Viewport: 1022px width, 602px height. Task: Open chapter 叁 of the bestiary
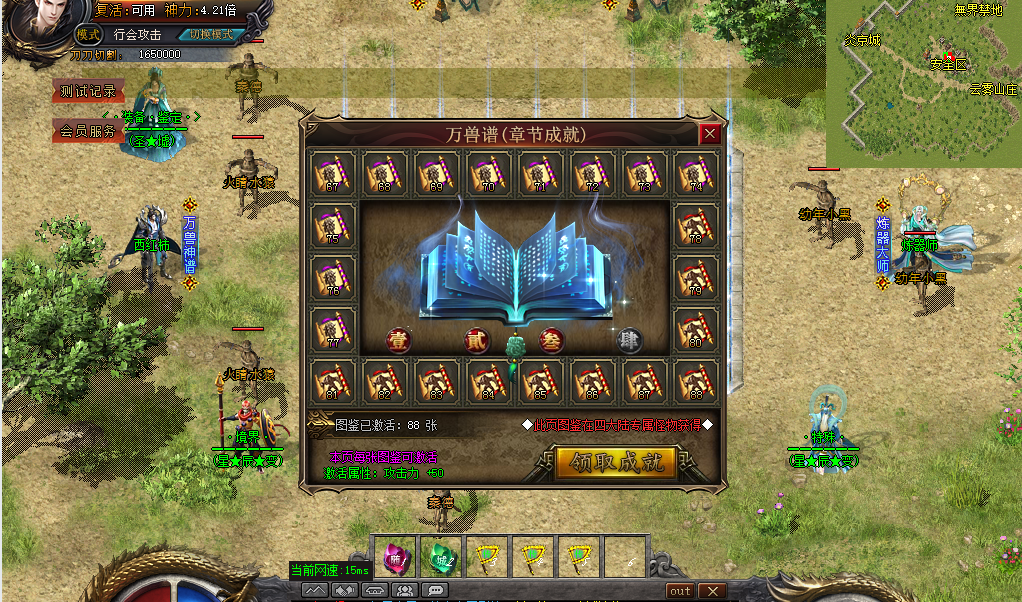pos(551,340)
